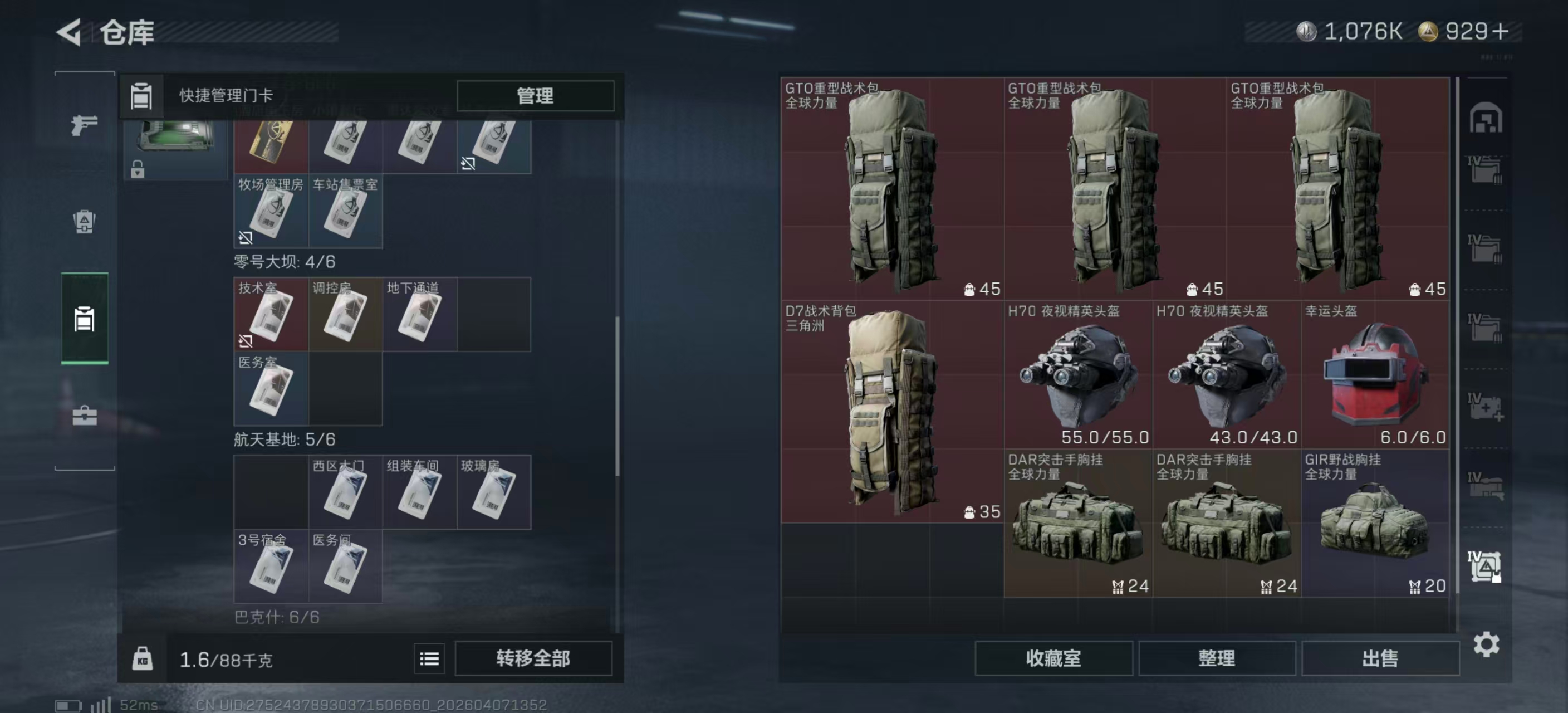Open the backpack equipment tab on the left
This screenshot has width=1568, height=713.
[x=84, y=223]
